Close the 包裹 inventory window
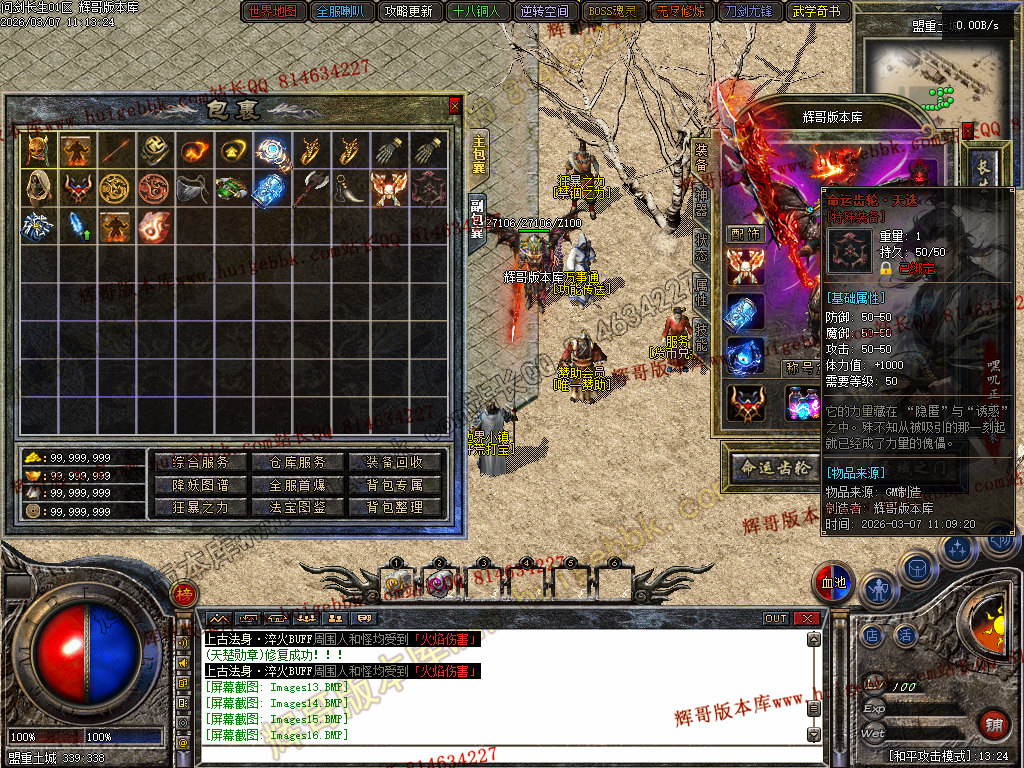Screen dimensions: 1024x768 [x=455, y=105]
